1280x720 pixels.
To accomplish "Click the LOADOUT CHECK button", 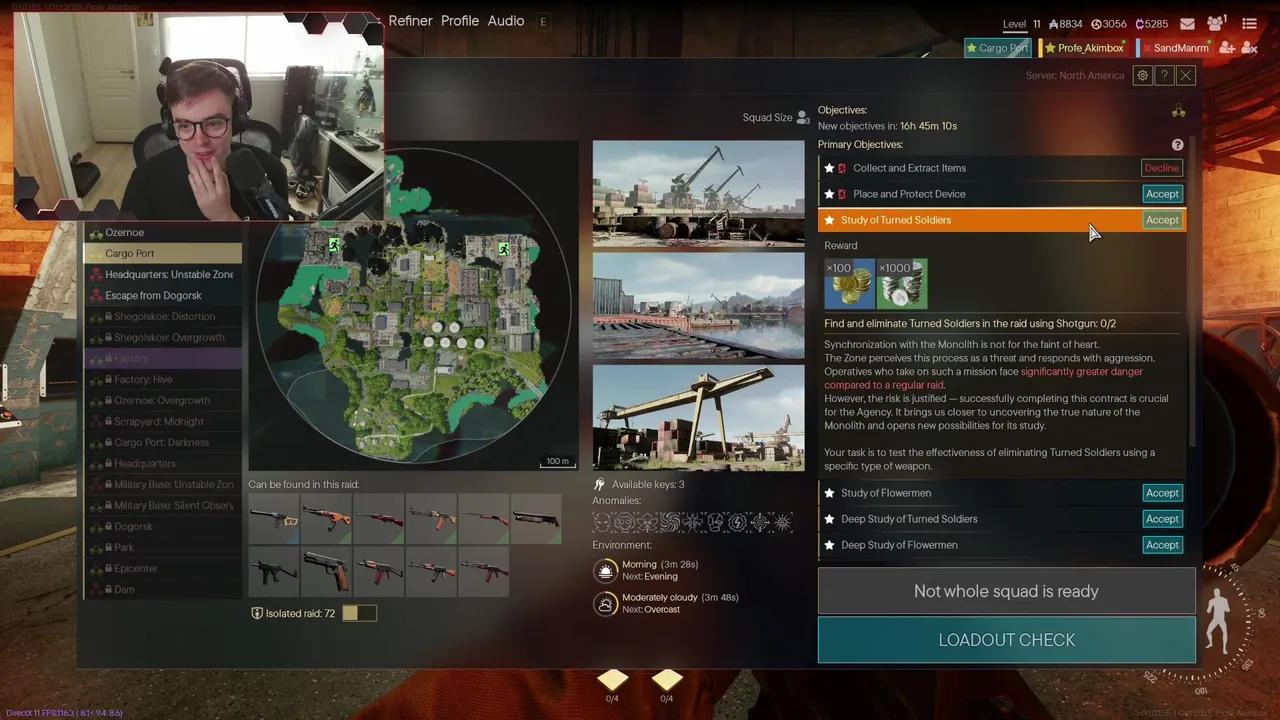I will [1006, 640].
